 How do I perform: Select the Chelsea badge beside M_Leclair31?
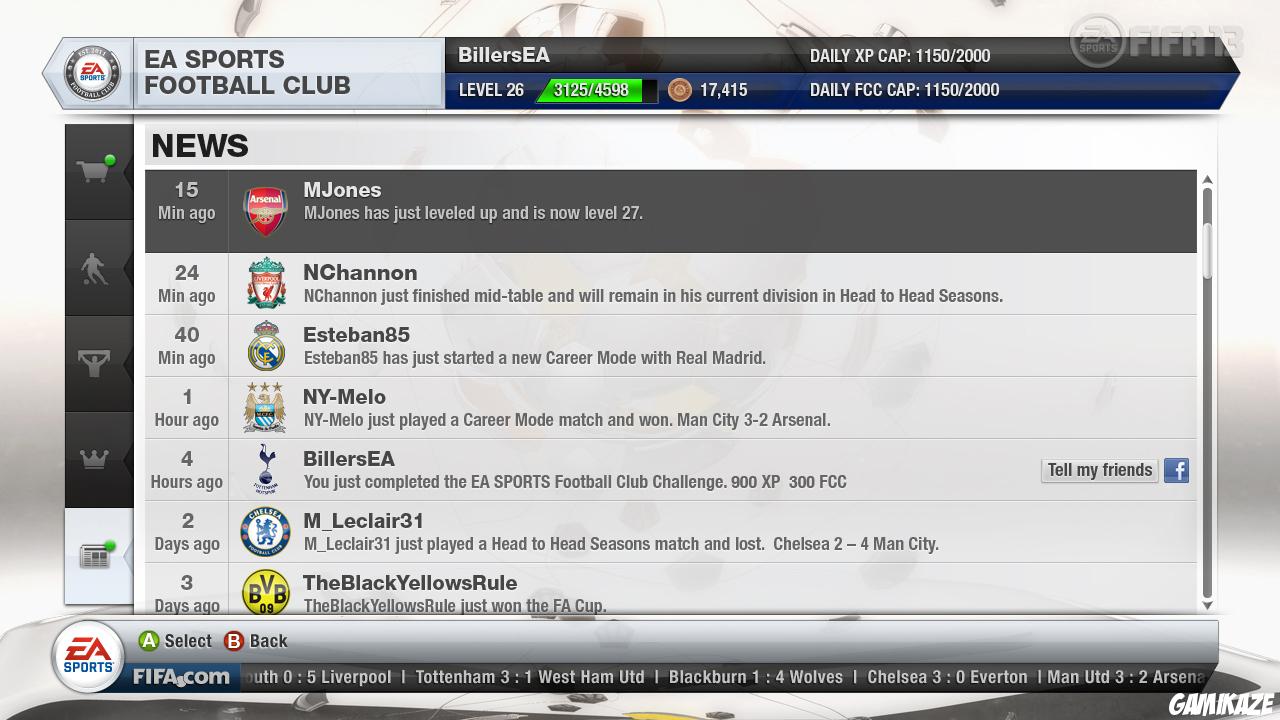265,531
